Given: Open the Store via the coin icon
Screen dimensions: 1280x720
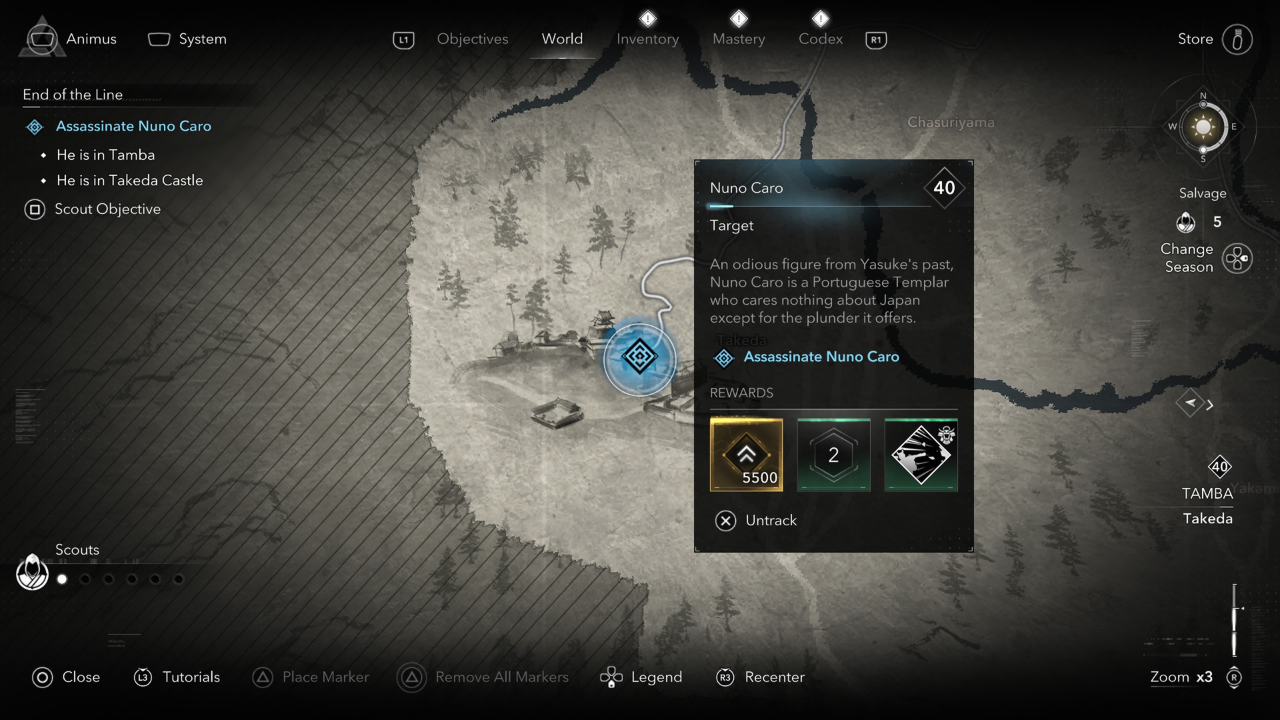Looking at the screenshot, I should pos(1238,38).
